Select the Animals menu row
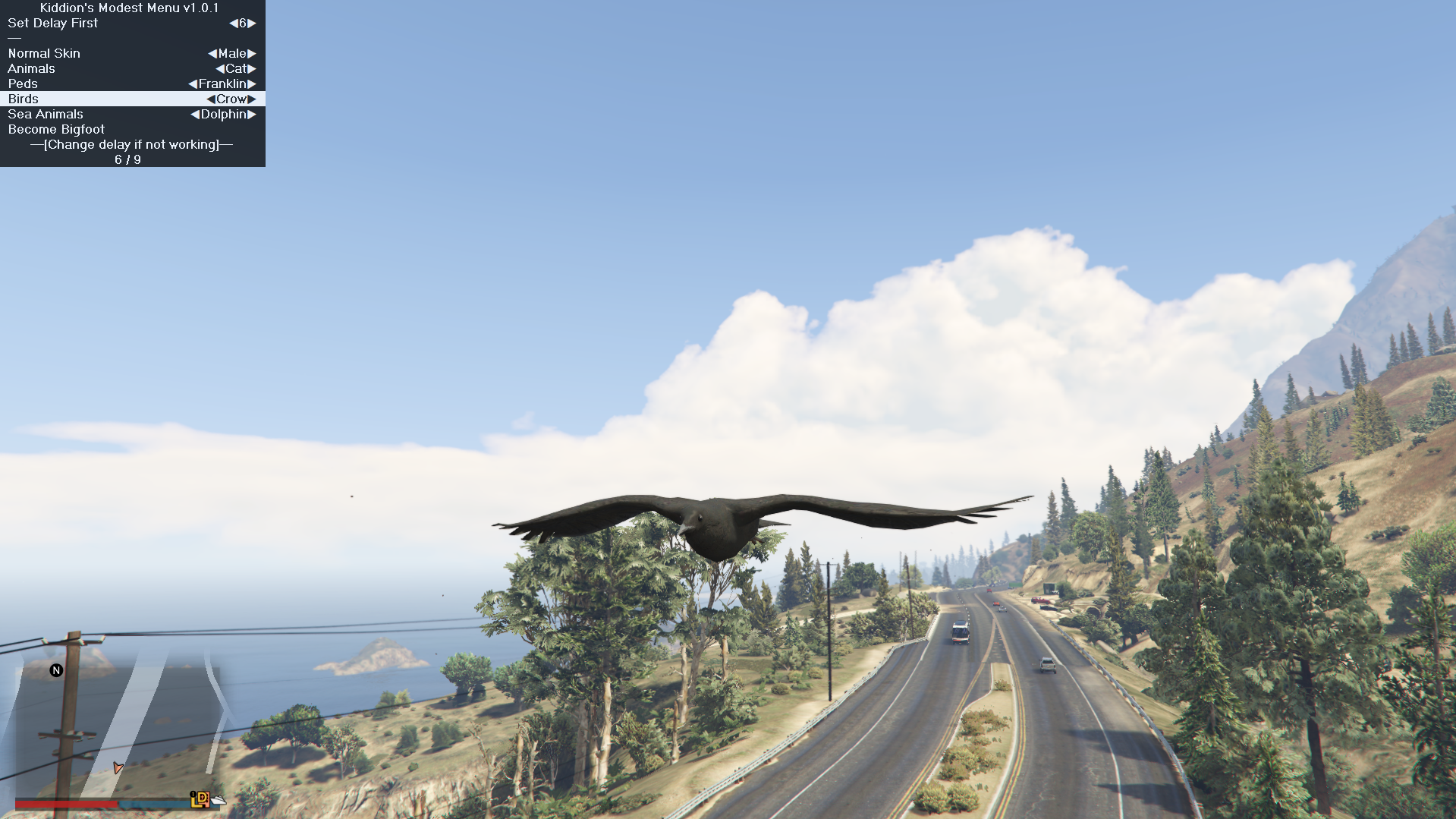Viewport: 1456px width, 819px height. pyautogui.click(x=31, y=68)
